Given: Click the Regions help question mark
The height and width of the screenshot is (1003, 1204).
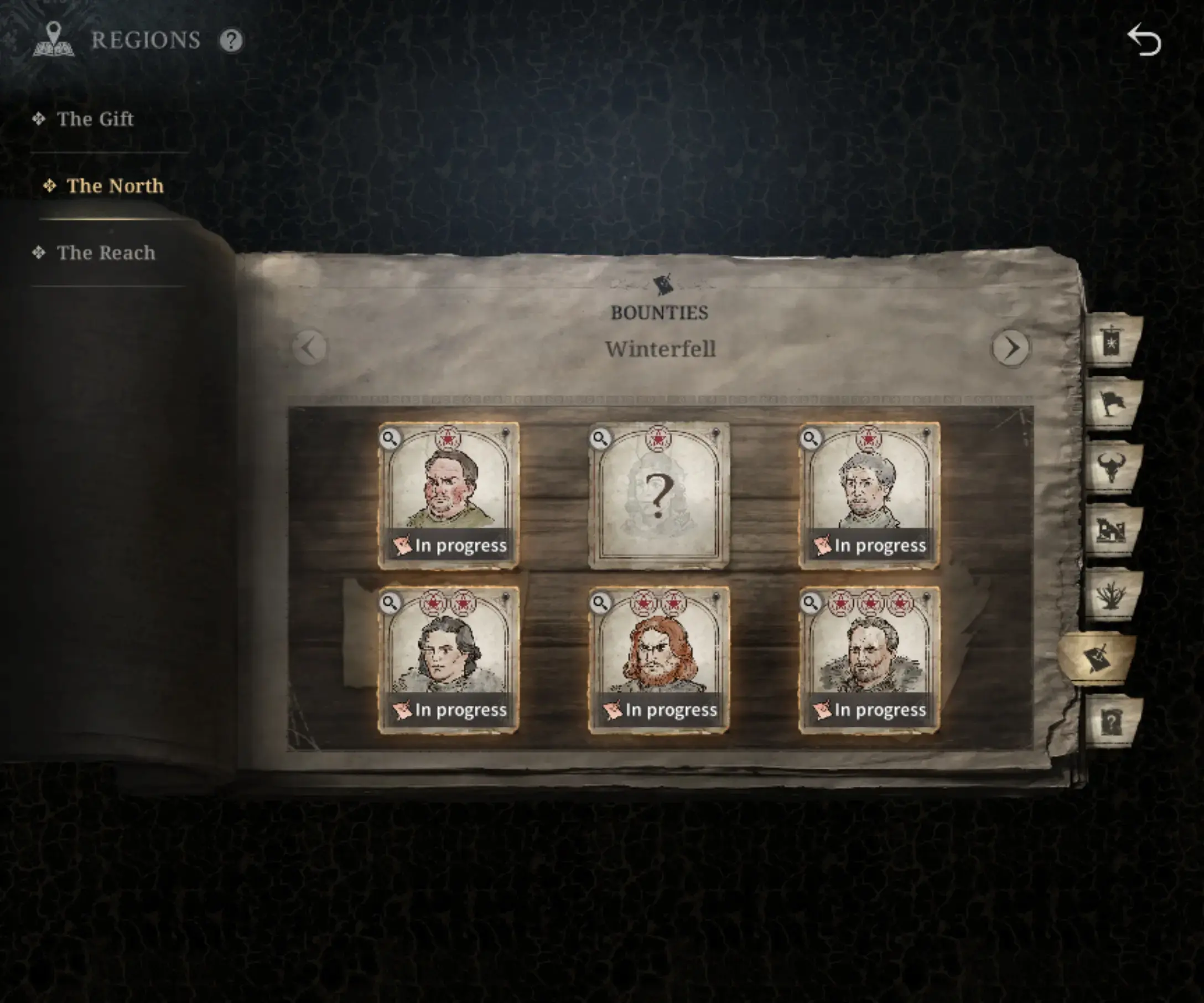Looking at the screenshot, I should point(232,41).
